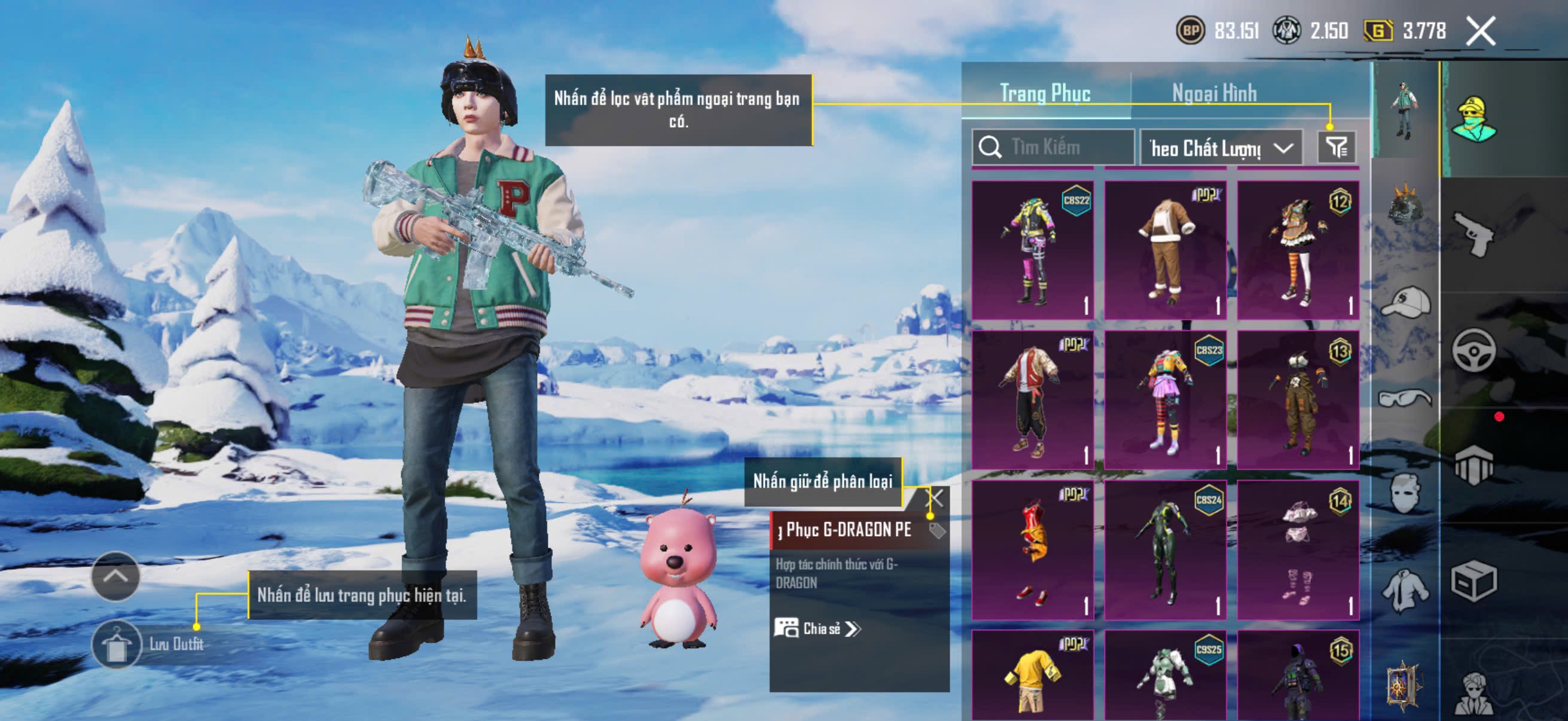
Task: Select the C8S22 neon outfit
Action: click(x=1032, y=249)
